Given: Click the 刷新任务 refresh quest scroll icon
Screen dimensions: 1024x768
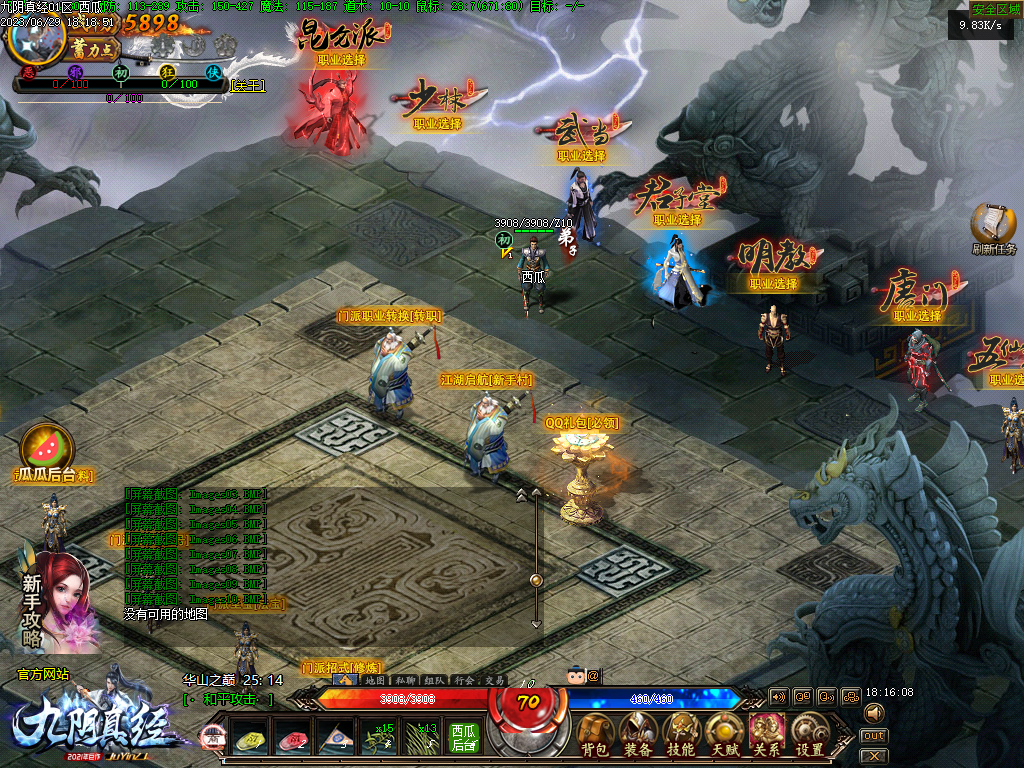Looking at the screenshot, I should (x=992, y=224).
